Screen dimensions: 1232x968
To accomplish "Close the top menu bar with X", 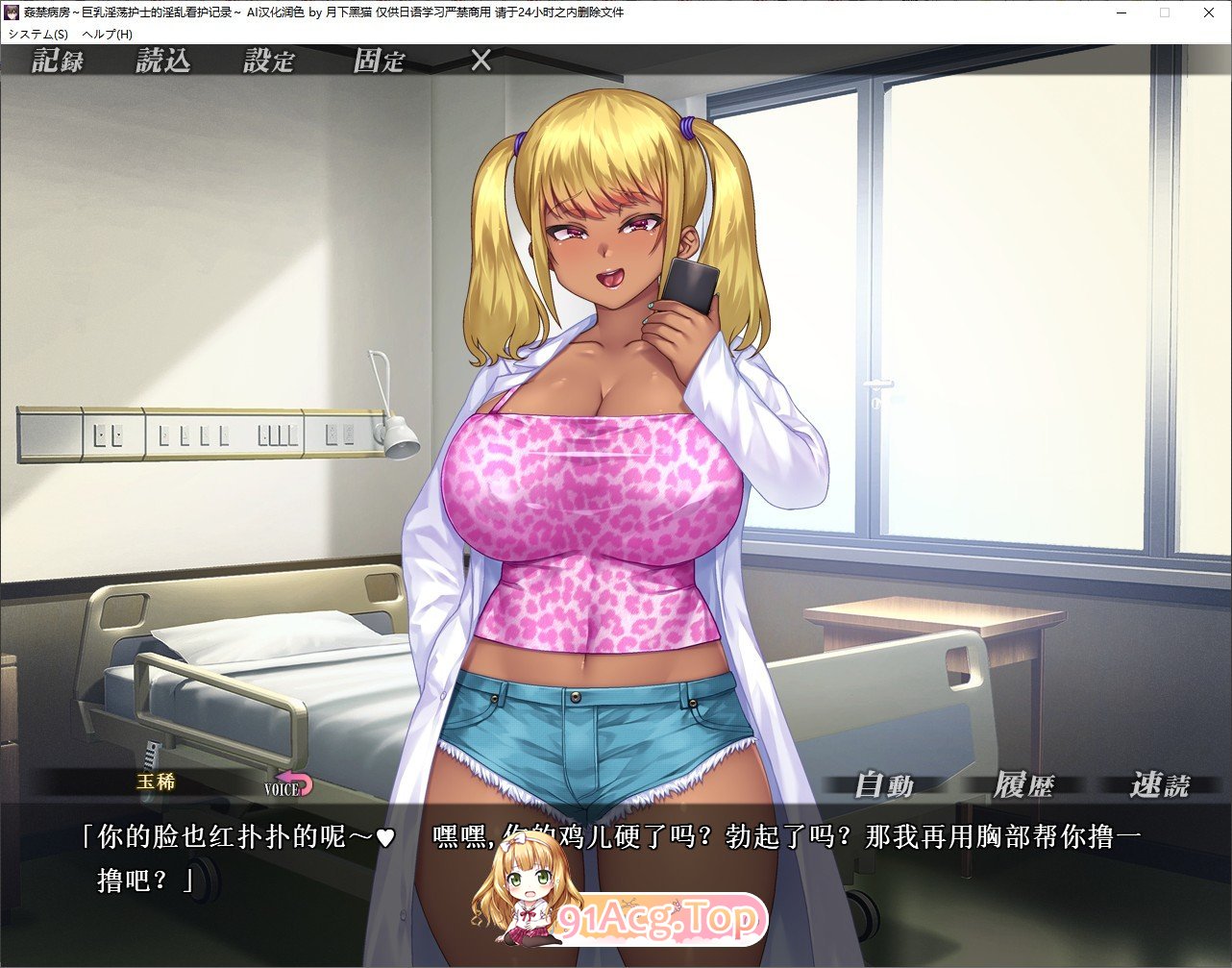I will click(x=480, y=61).
